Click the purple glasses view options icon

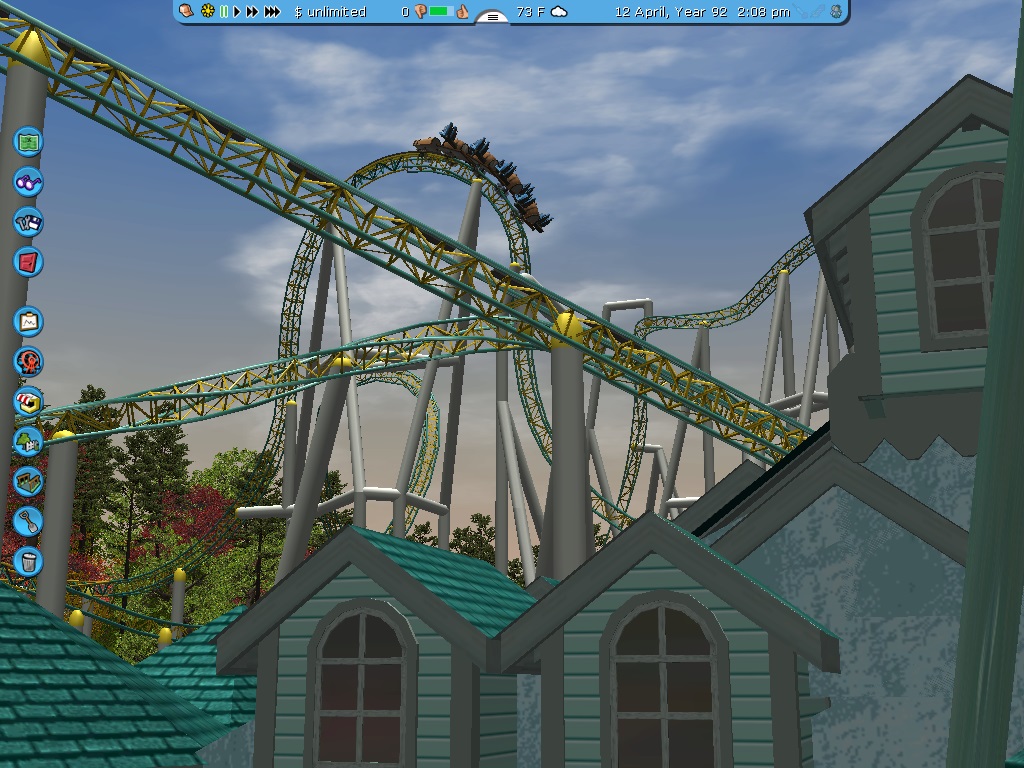click(29, 182)
